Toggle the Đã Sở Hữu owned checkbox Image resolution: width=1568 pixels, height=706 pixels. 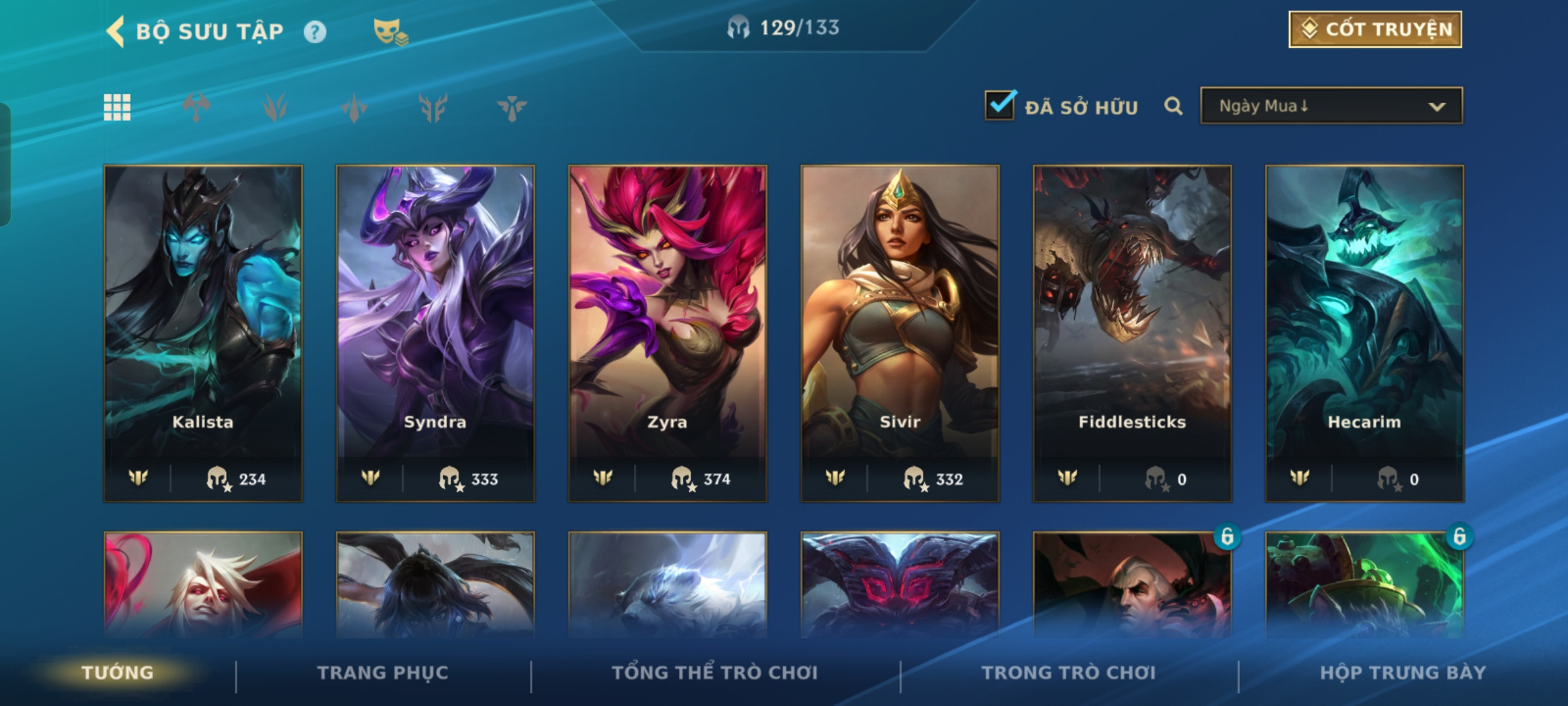click(1000, 106)
